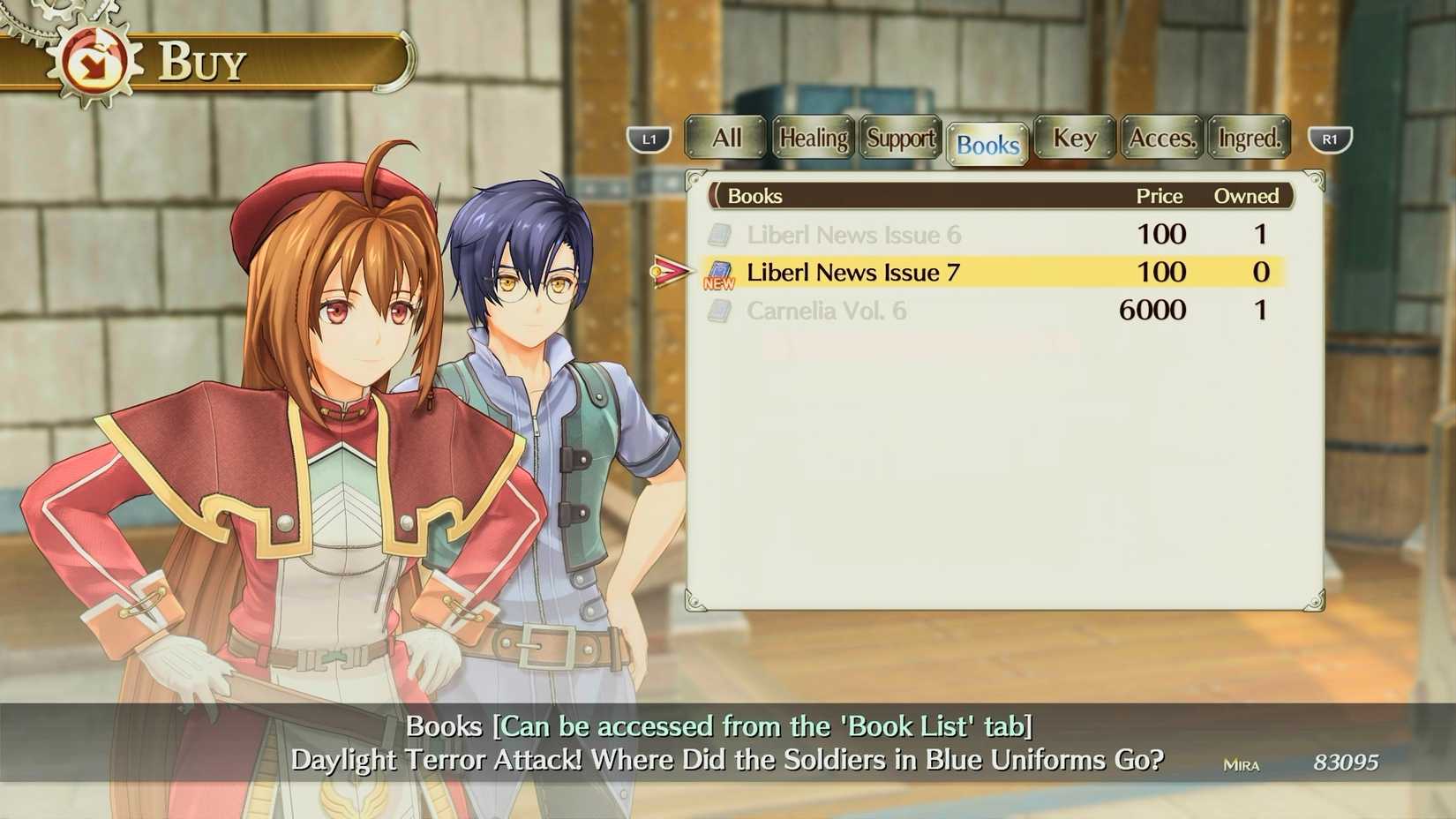Click the L1 shoulder button prompt
Viewport: 1456px width, 819px height.
[x=650, y=139]
